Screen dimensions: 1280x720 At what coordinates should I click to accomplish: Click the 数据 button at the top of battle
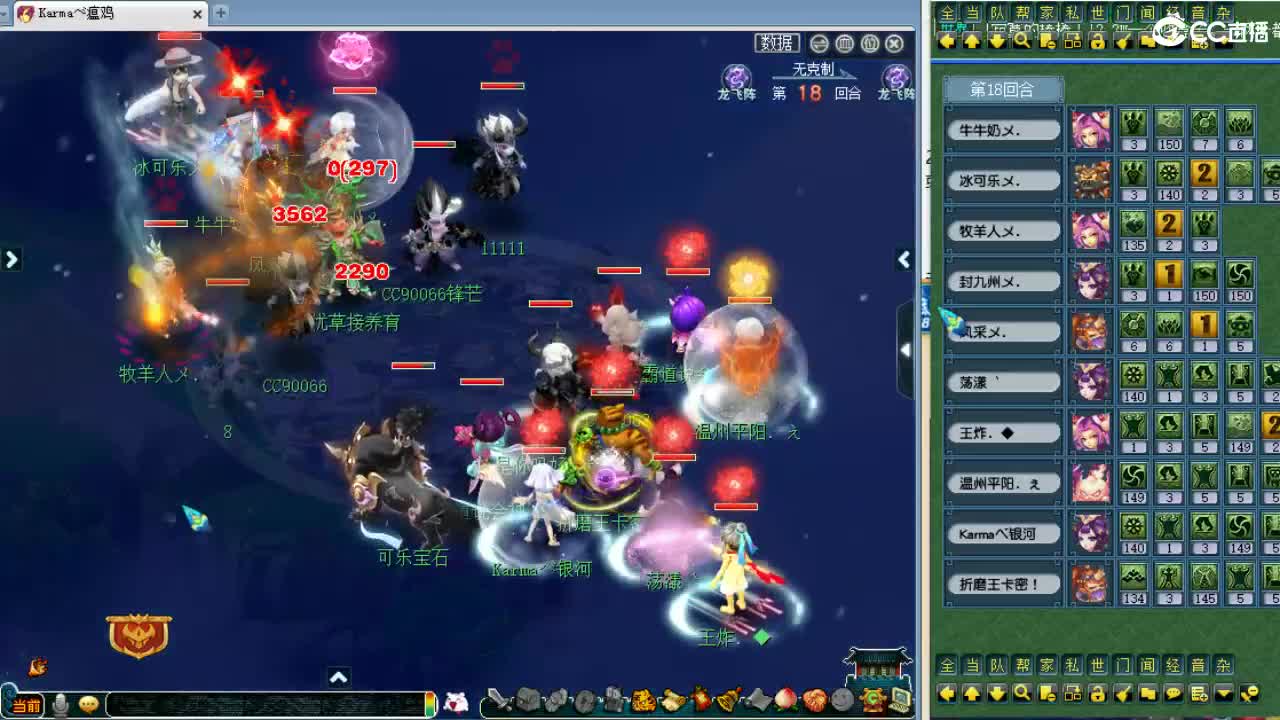pyautogui.click(x=775, y=44)
